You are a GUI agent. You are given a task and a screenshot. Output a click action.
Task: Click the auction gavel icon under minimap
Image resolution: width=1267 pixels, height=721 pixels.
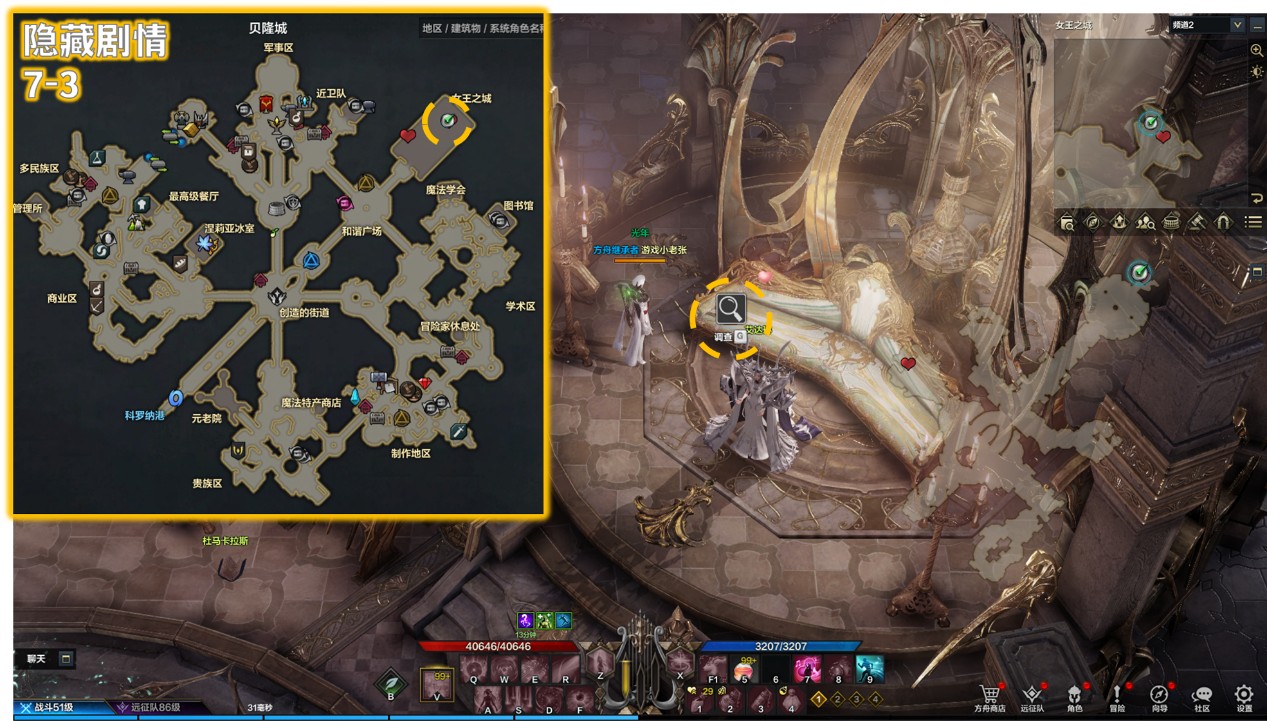(x=1196, y=222)
